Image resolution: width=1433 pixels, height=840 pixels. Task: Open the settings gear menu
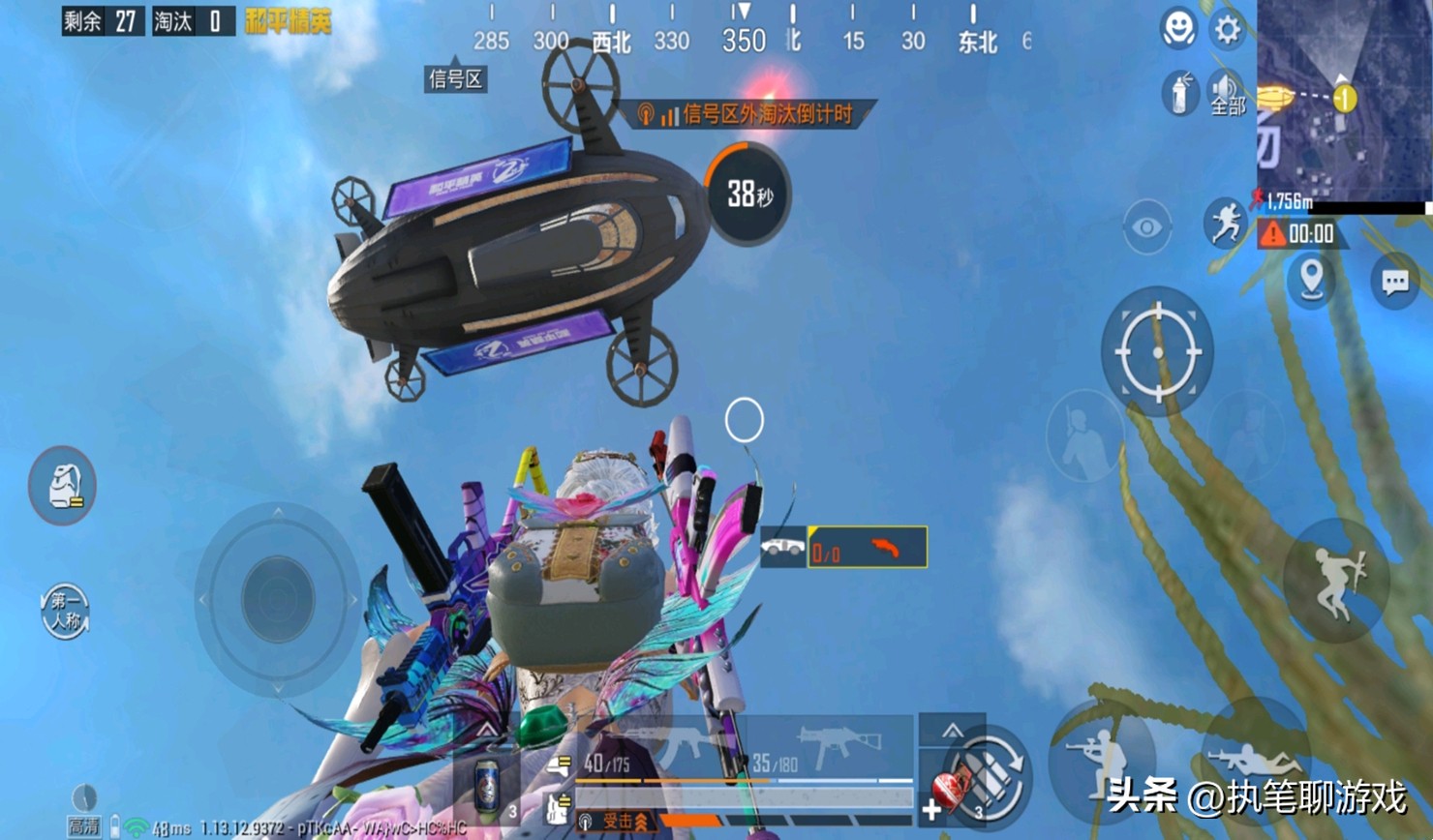coord(1228,29)
